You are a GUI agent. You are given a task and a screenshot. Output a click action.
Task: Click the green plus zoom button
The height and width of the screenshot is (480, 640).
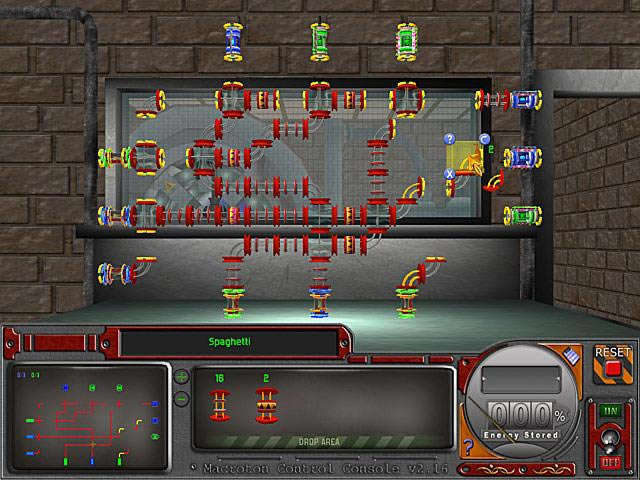[181, 377]
